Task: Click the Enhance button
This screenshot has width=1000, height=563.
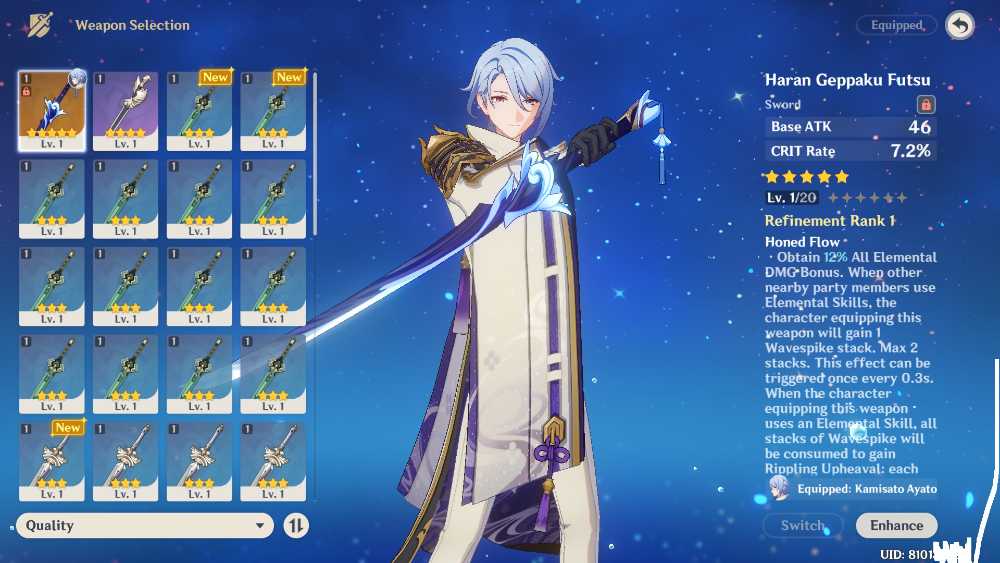Action: 896,525
